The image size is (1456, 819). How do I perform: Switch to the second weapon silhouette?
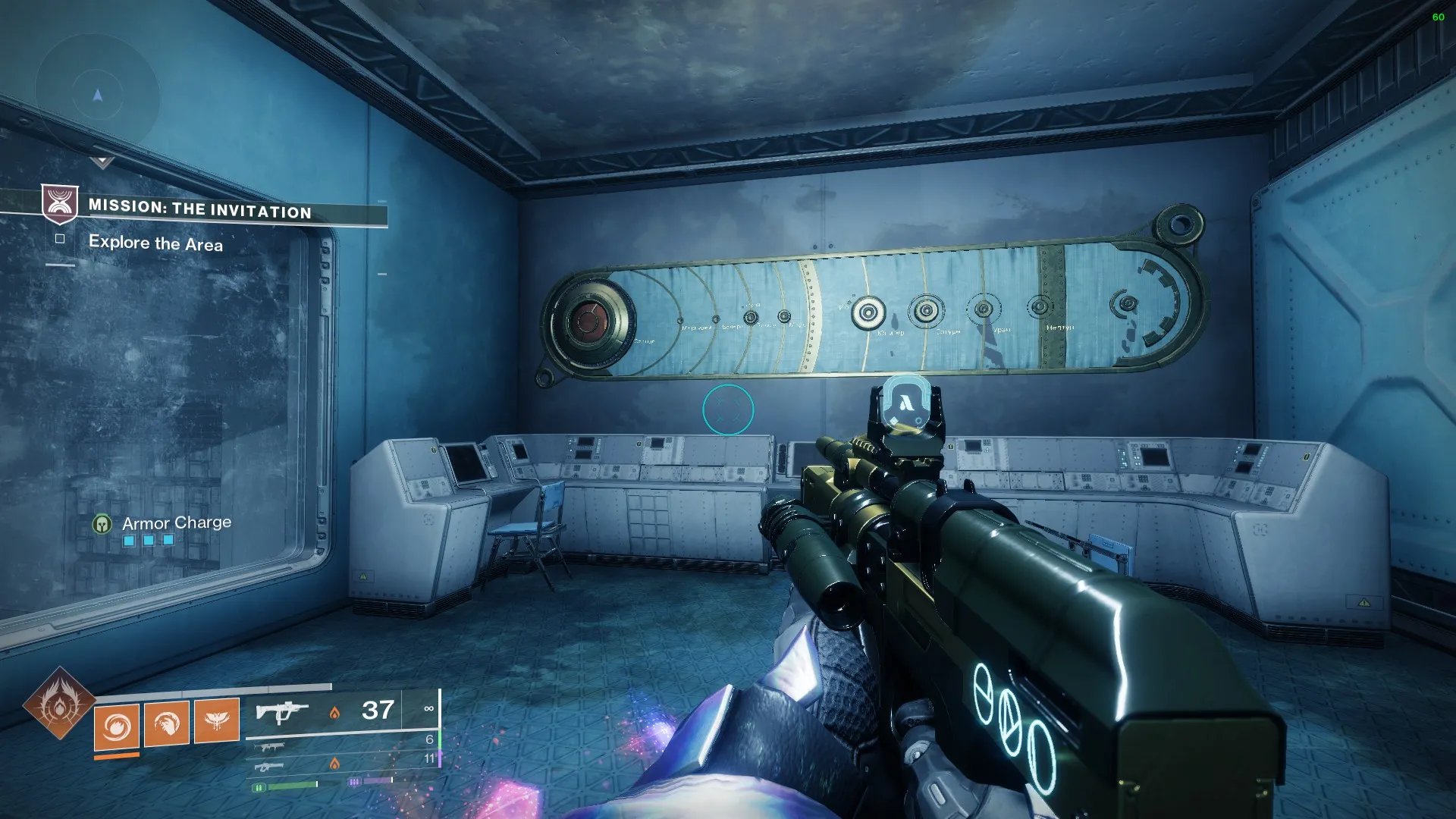pyautogui.click(x=271, y=747)
